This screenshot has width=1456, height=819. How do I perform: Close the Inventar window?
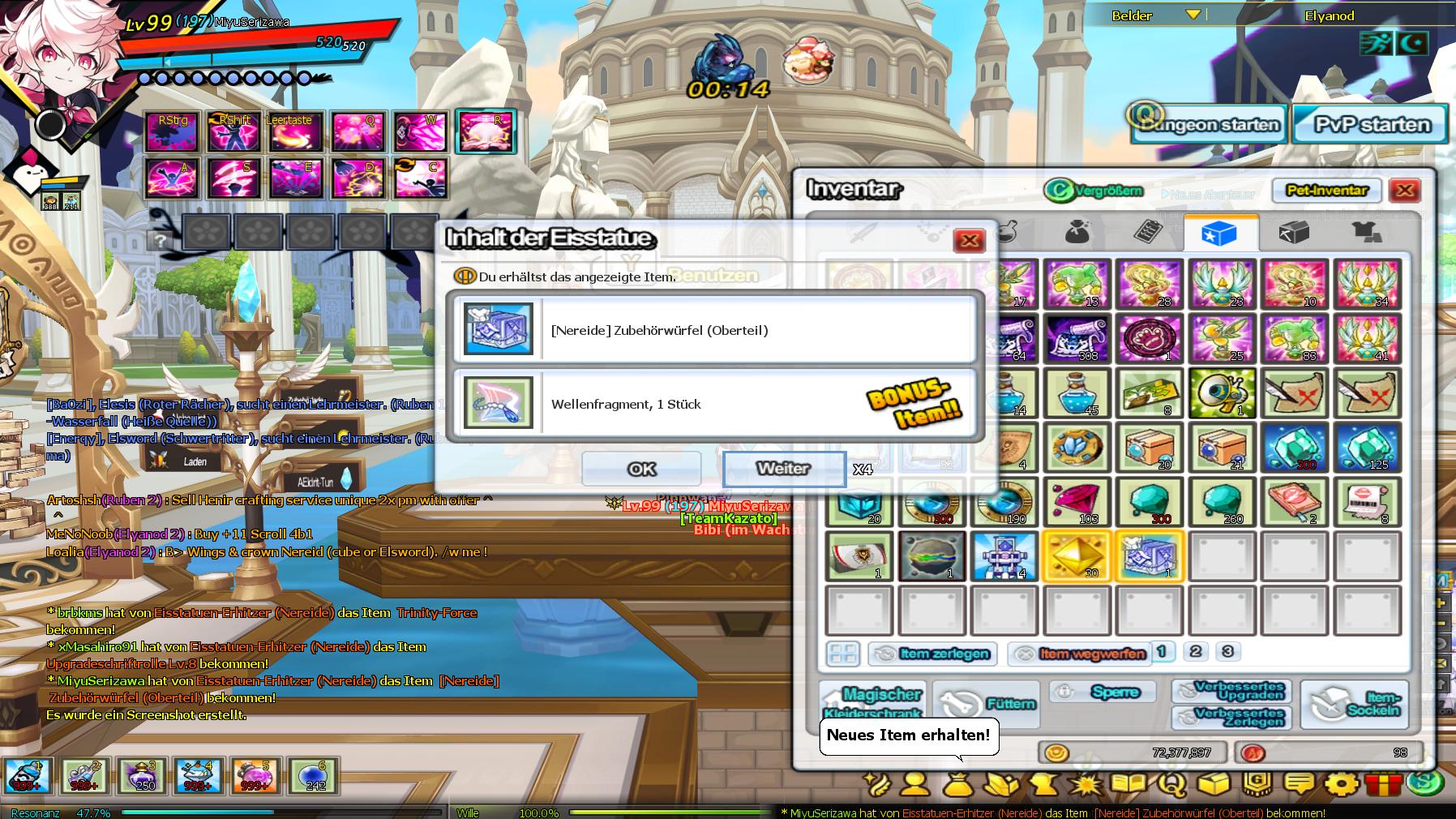(x=1404, y=191)
